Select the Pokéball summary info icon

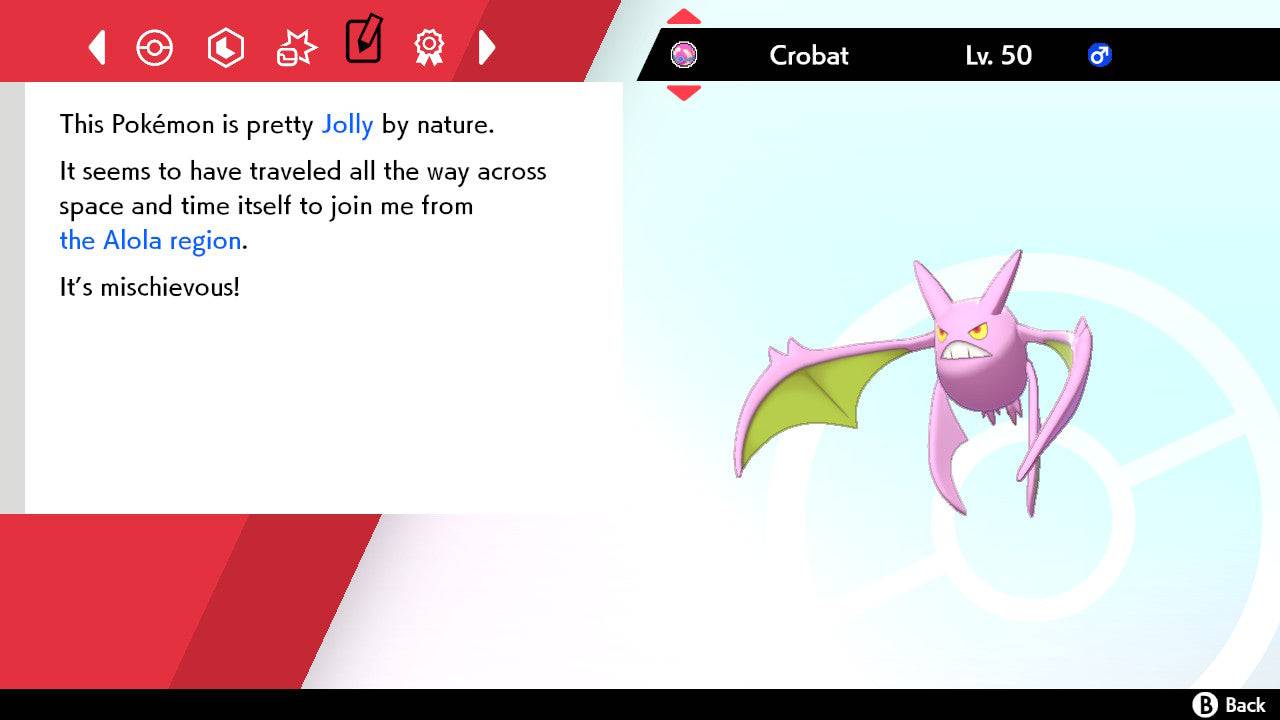tap(155, 47)
